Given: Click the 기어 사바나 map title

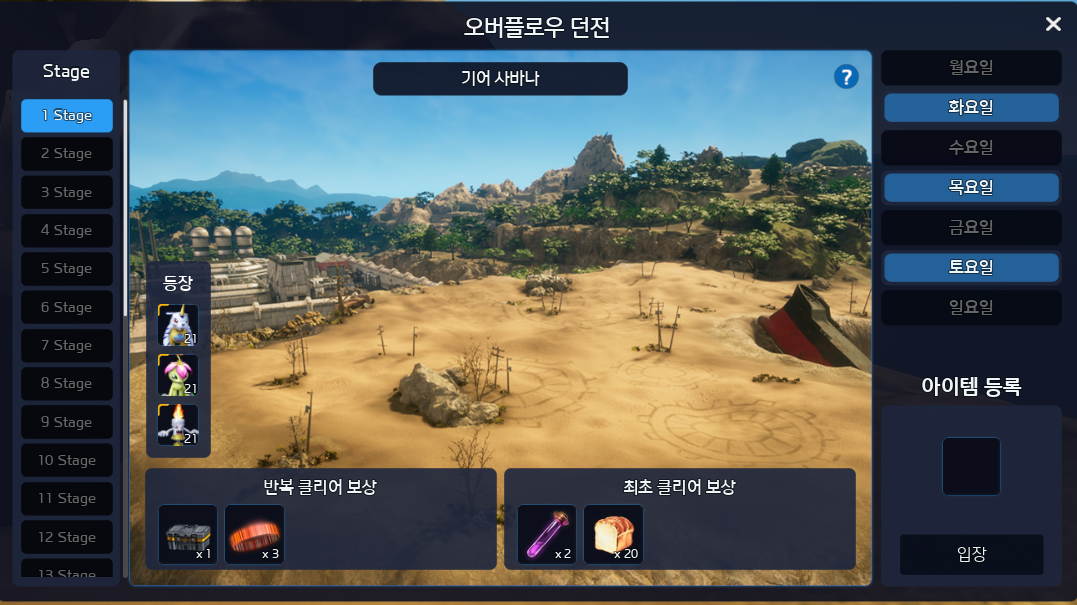Looking at the screenshot, I should 500,79.
